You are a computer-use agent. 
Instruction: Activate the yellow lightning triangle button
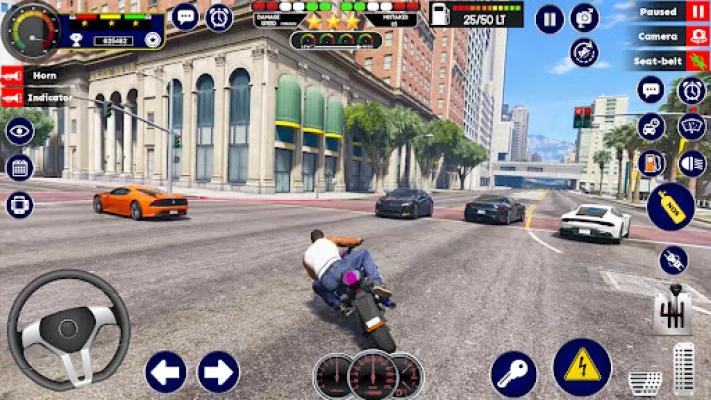pos(582,367)
